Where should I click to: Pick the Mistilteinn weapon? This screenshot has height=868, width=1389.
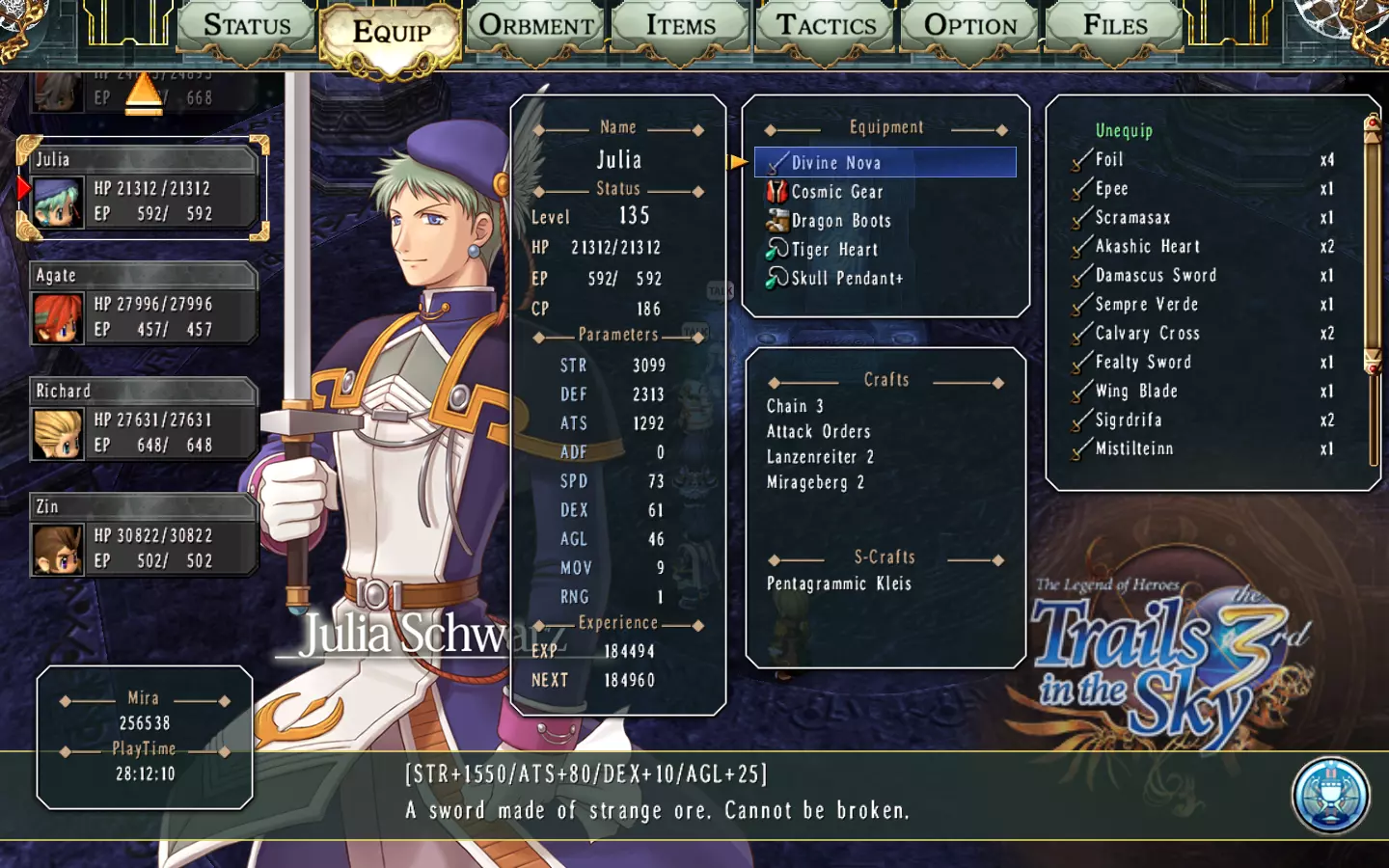(1133, 449)
